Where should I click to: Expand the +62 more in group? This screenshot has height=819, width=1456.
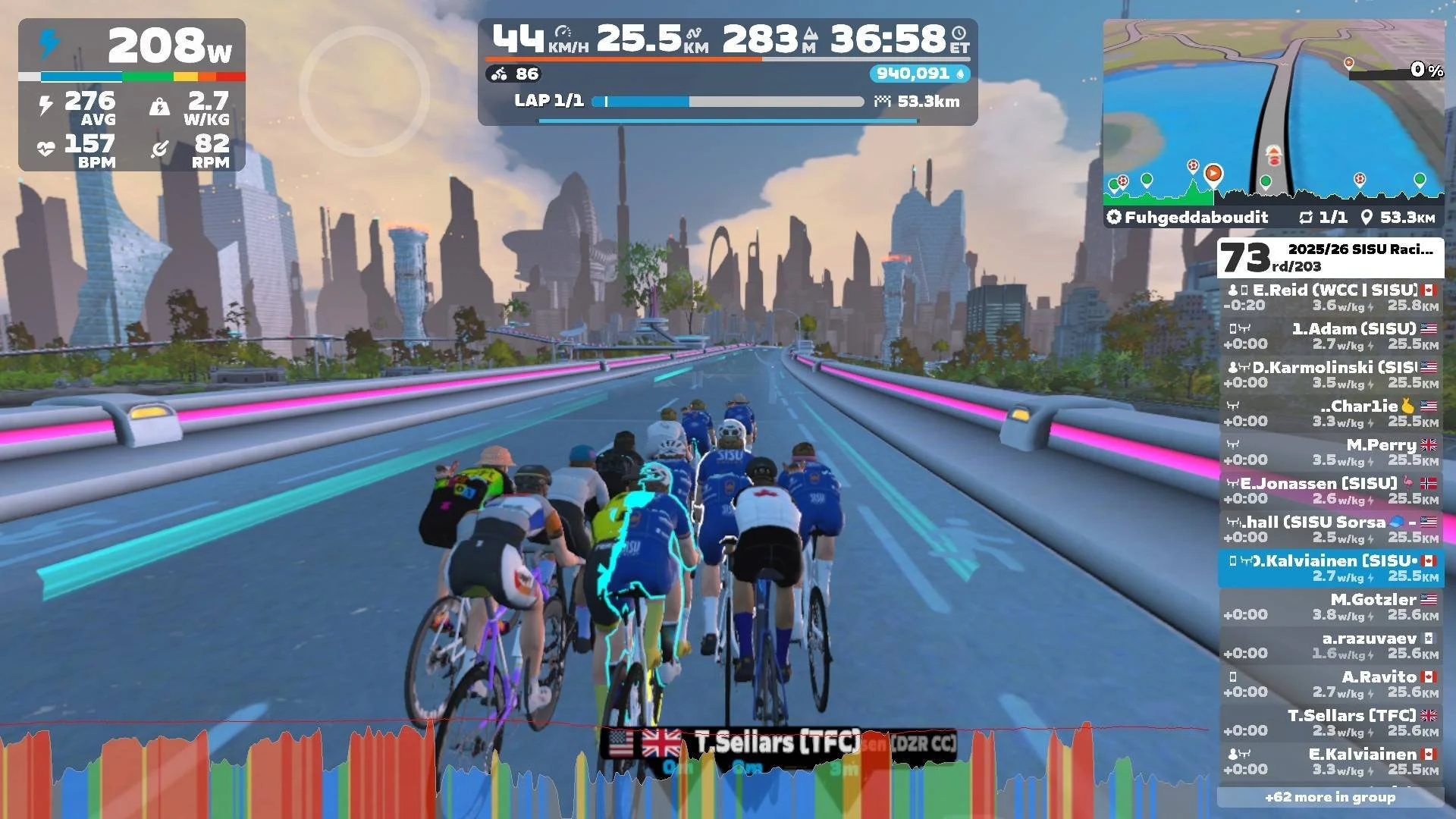[x=1330, y=797]
